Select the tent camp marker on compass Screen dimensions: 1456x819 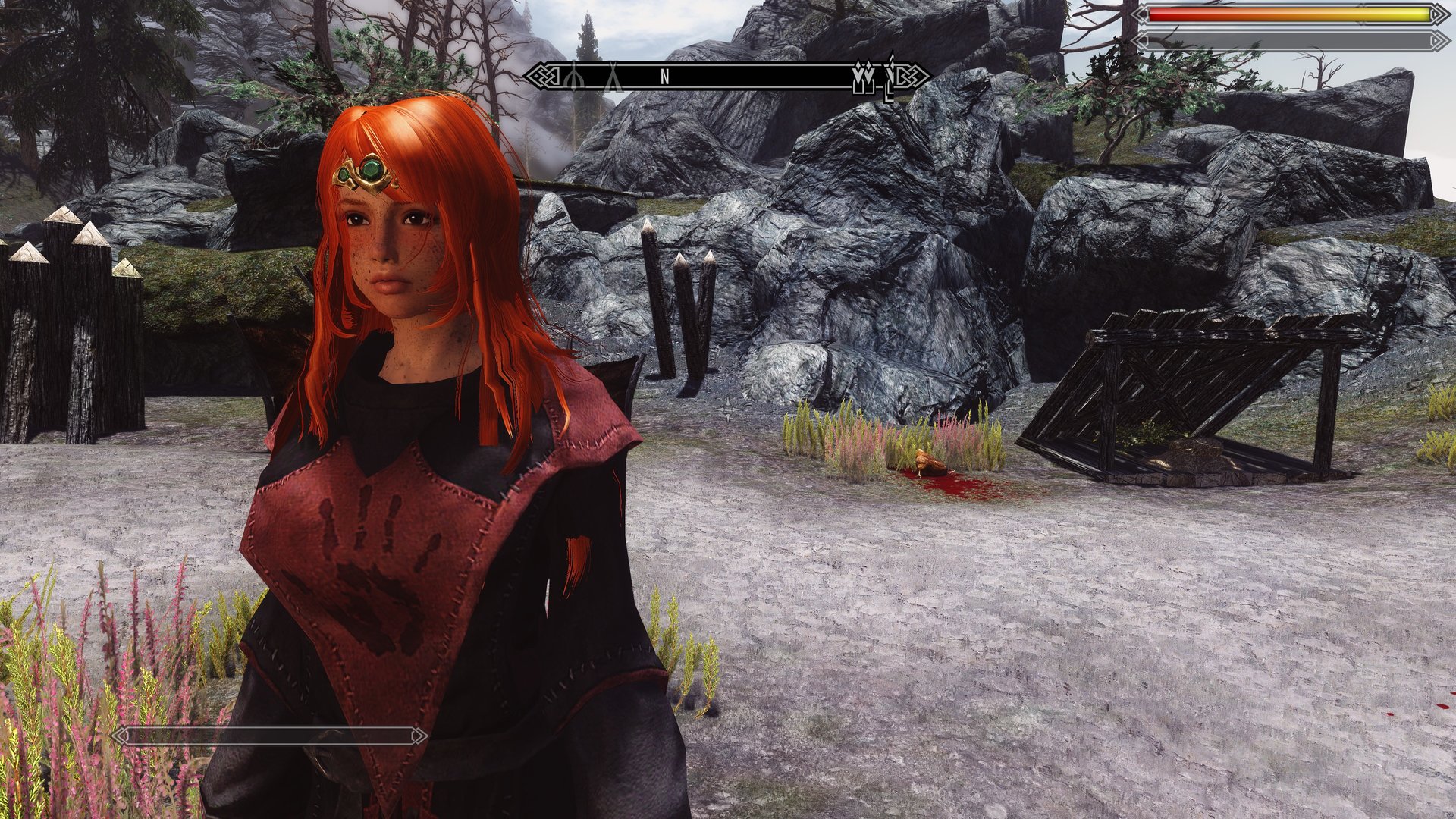[613, 77]
